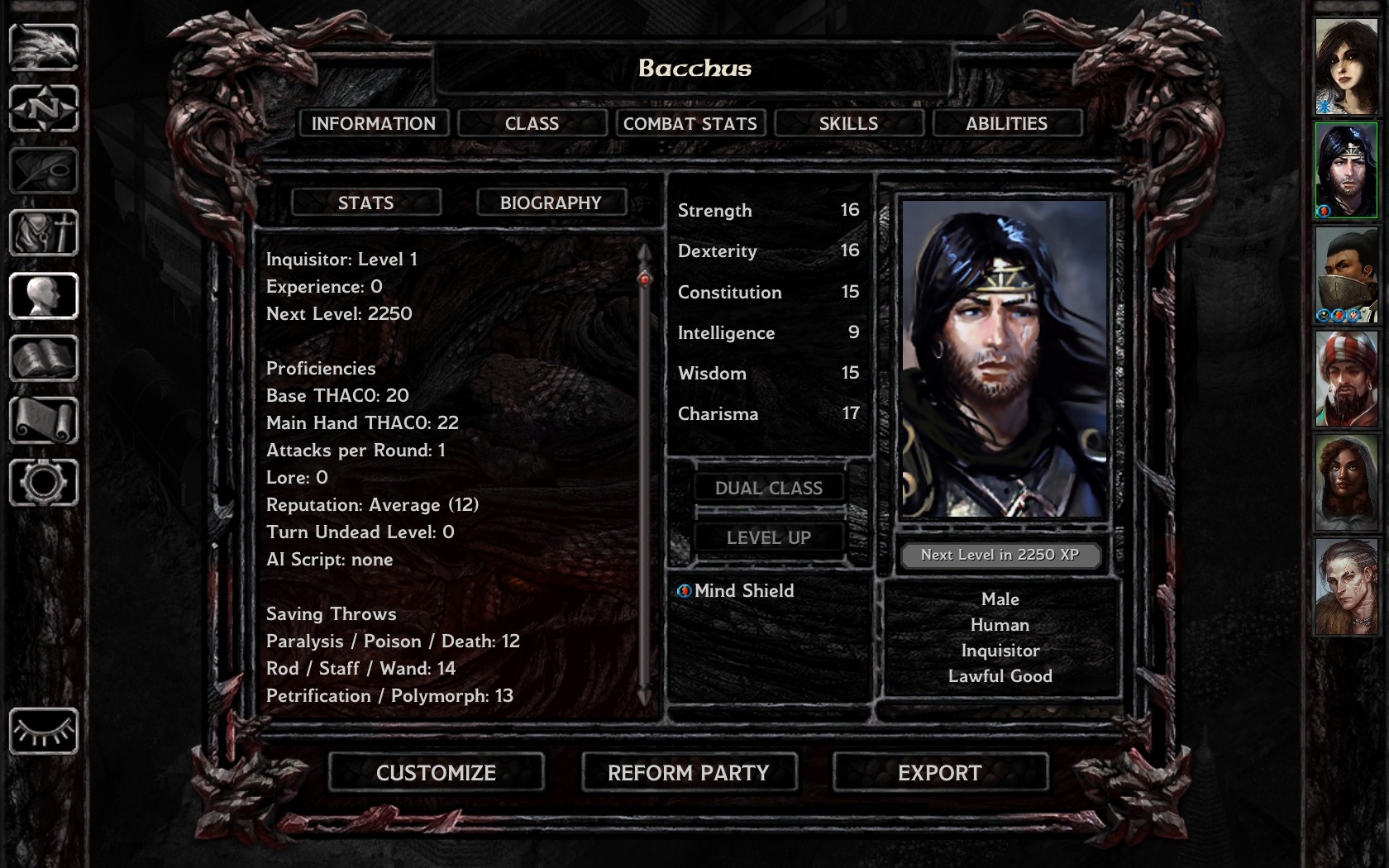Choose Reform Party
The image size is (1389, 868).
pos(689,773)
